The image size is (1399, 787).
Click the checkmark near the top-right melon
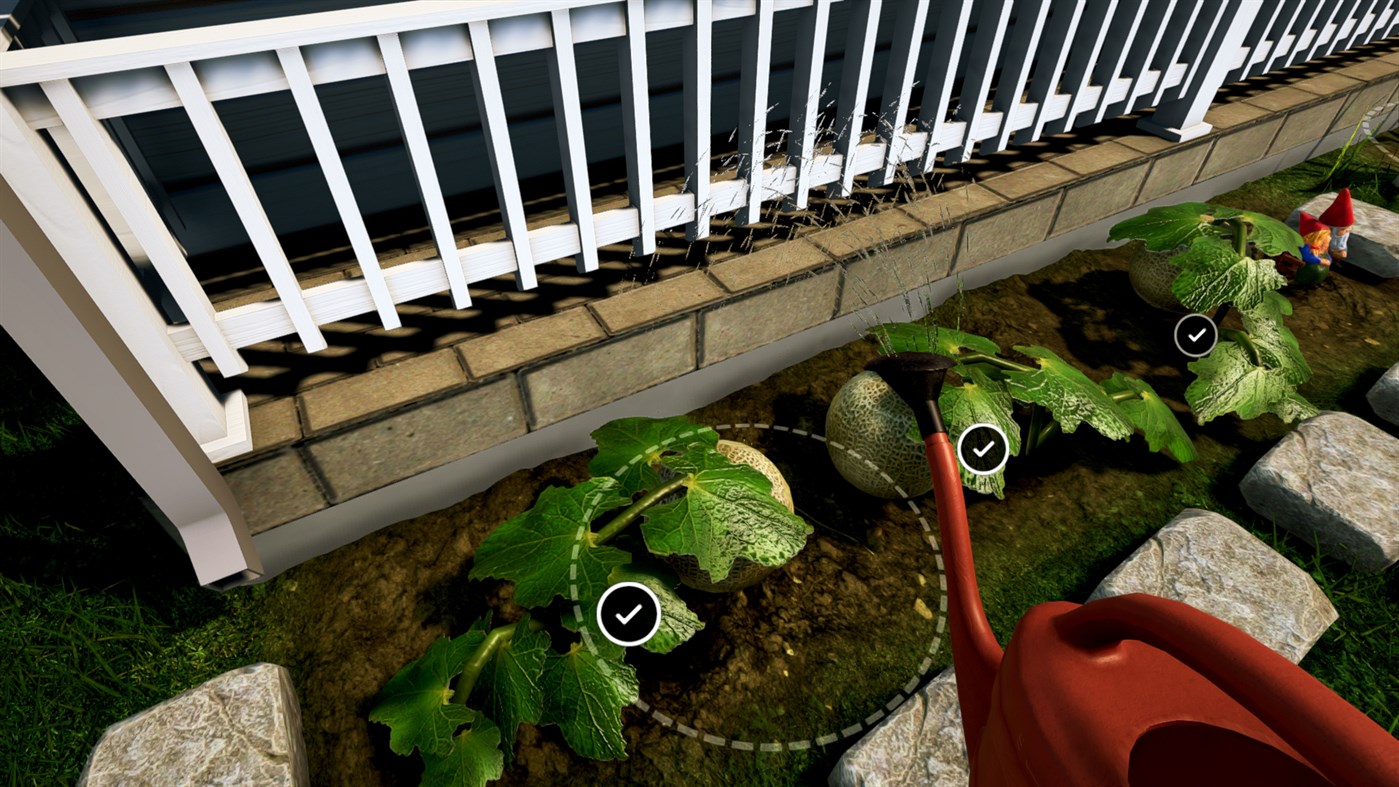click(1196, 334)
